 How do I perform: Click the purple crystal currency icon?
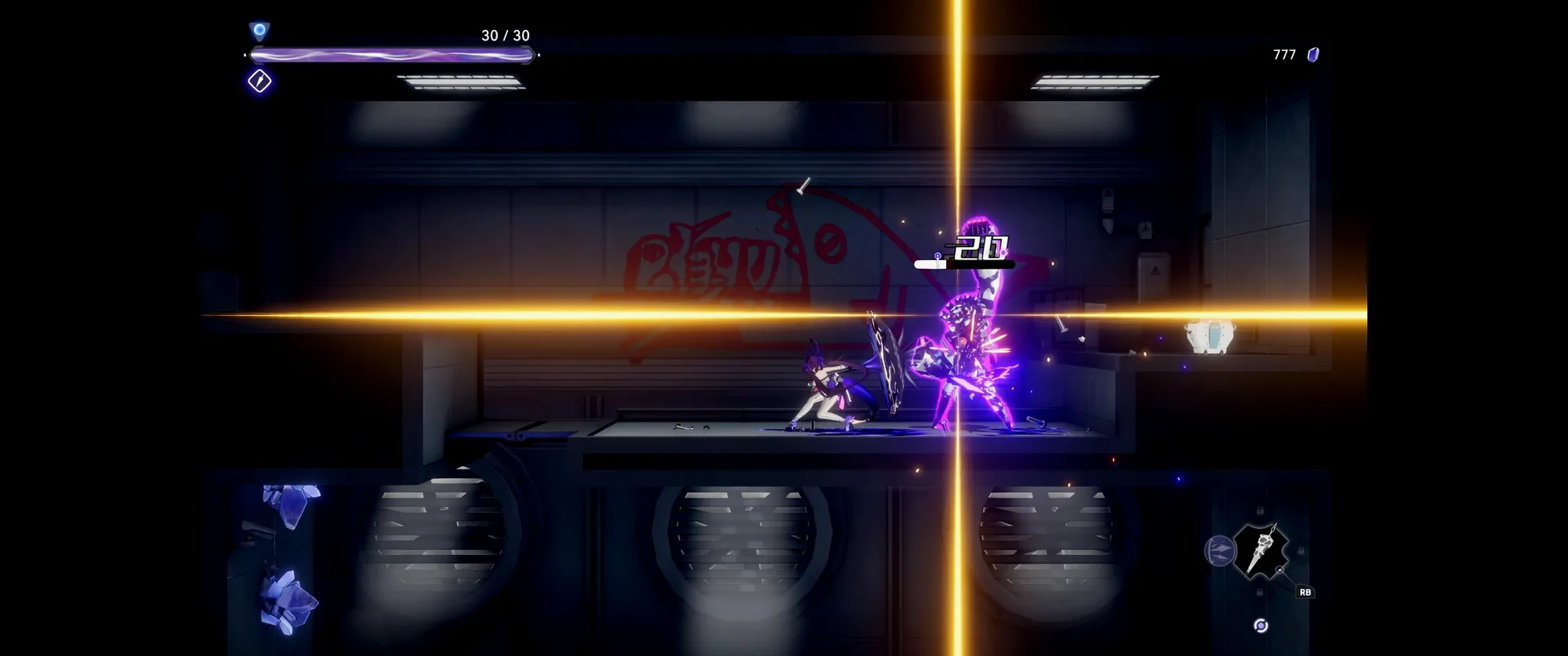coord(1313,55)
